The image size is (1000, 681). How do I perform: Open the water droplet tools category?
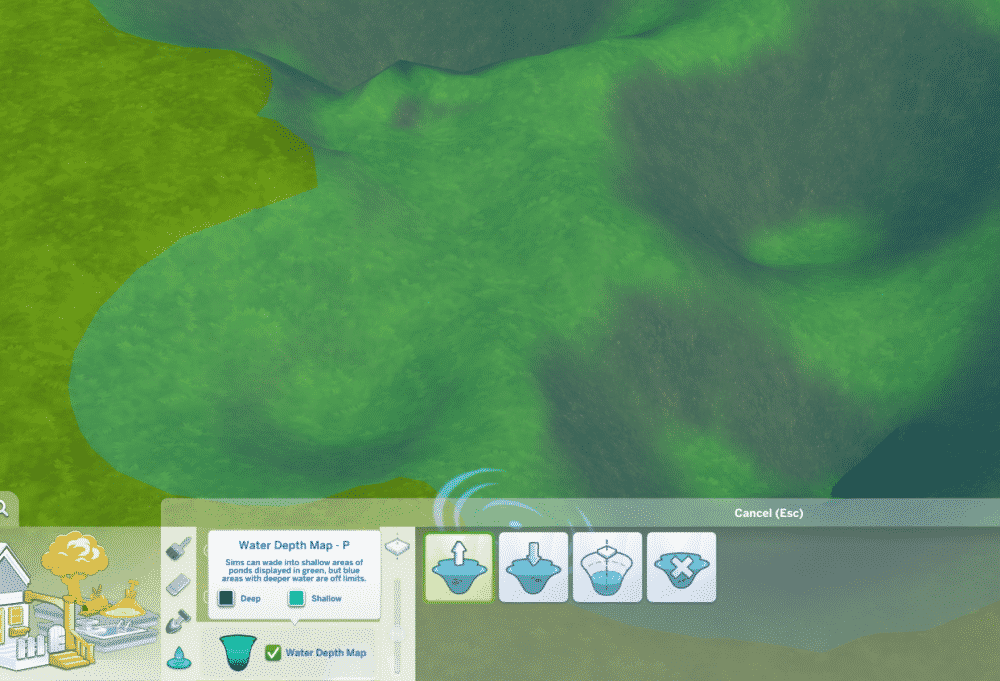178,657
